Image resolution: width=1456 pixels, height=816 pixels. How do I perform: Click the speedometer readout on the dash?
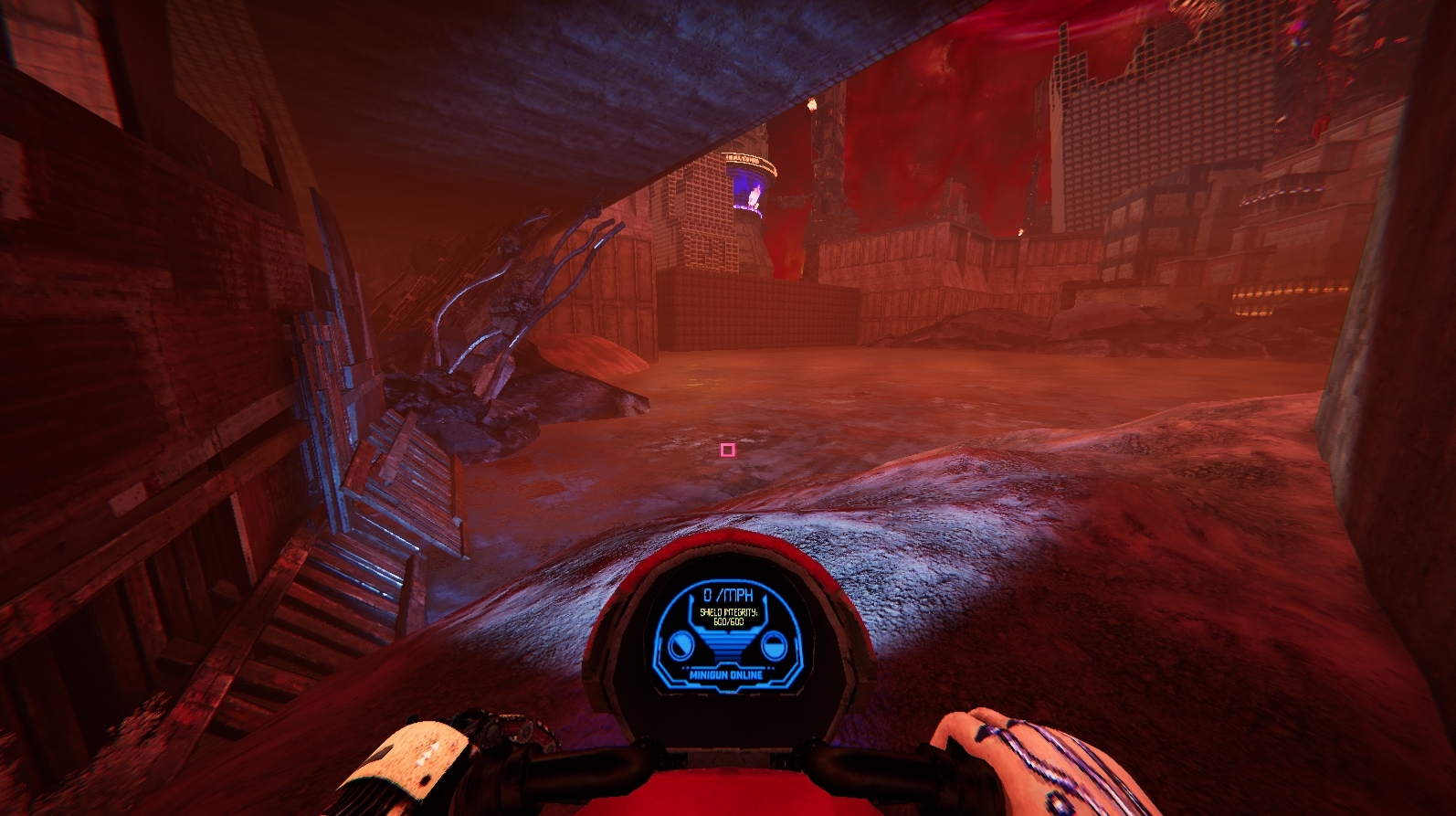[728, 594]
